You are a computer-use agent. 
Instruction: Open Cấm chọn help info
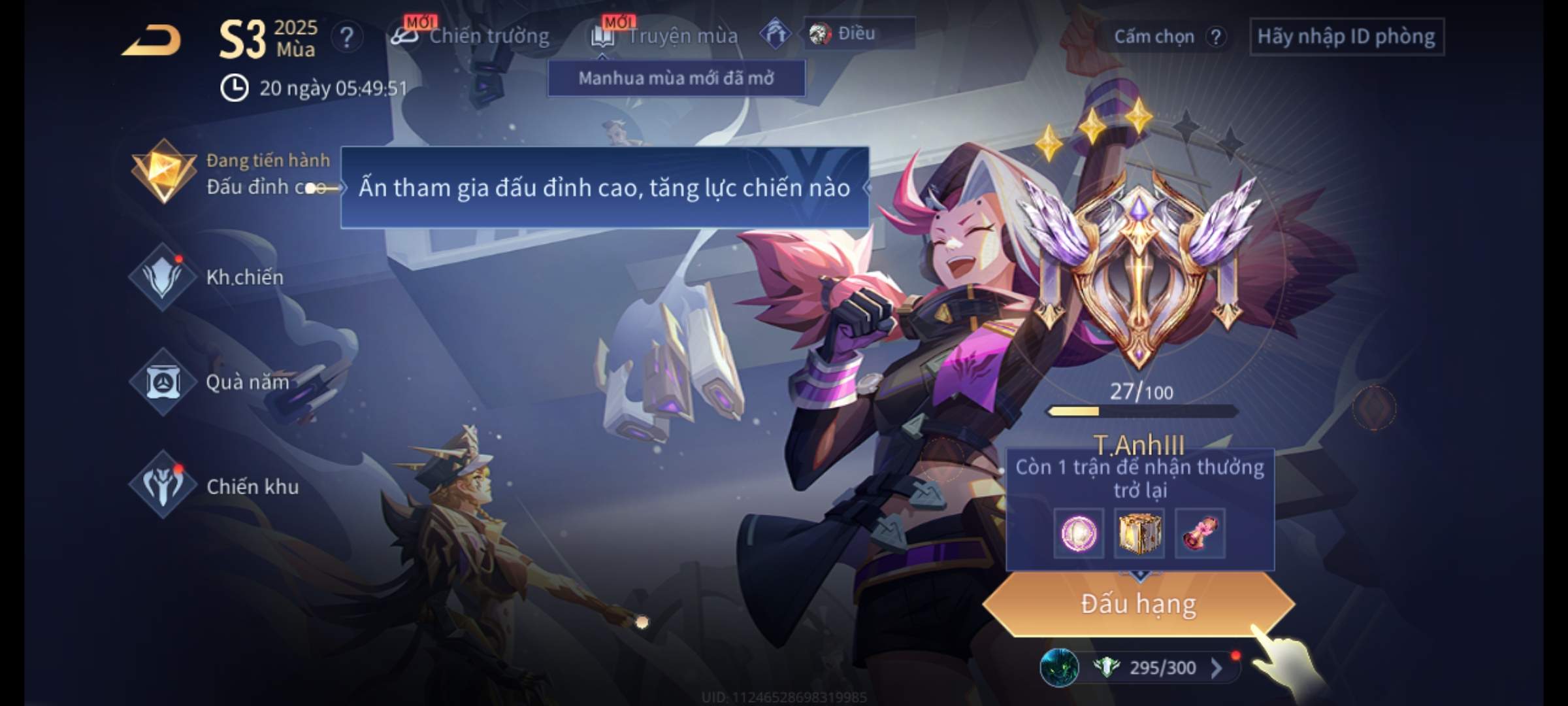(1216, 37)
